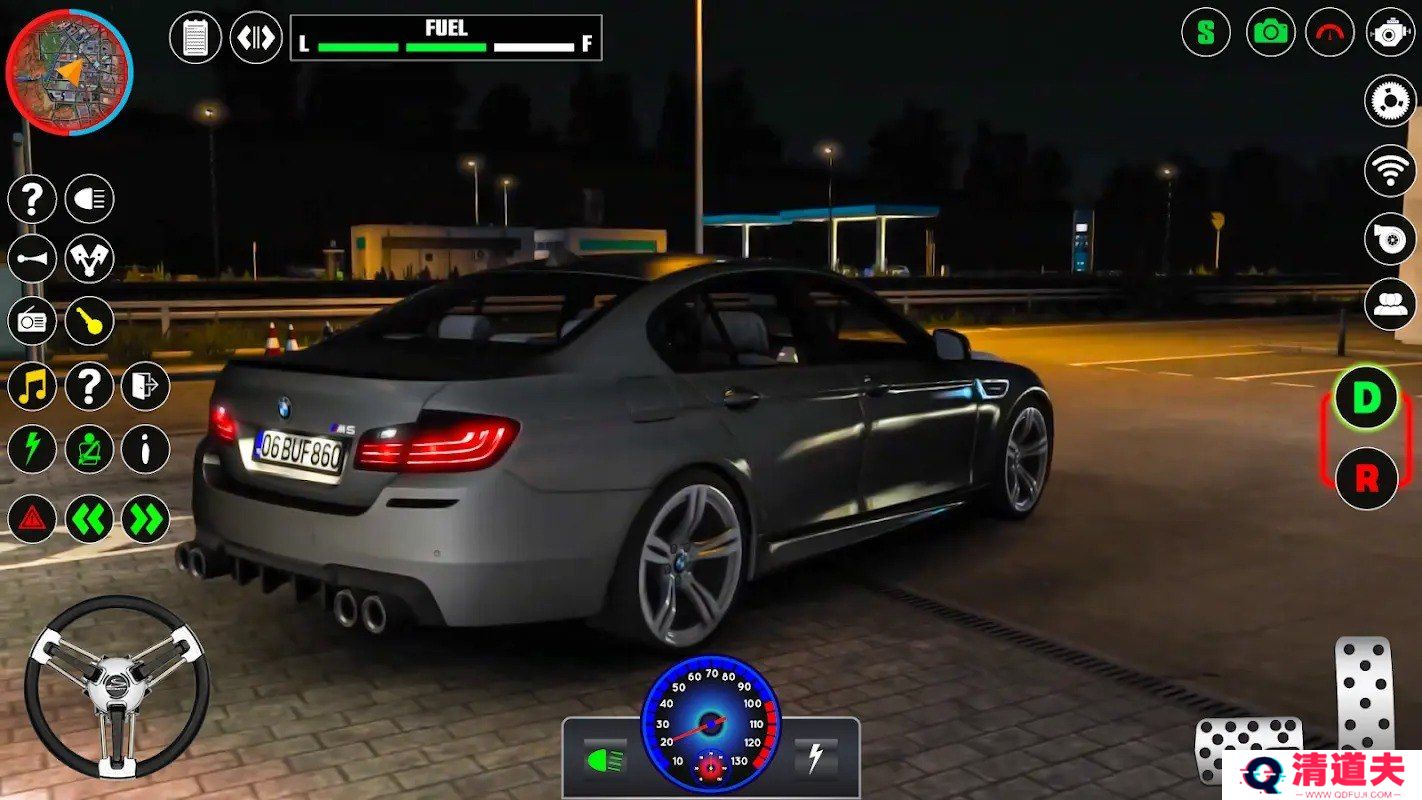Fasten the seatbelt icon
Viewport: 1422px width, 800px height.
[90, 449]
